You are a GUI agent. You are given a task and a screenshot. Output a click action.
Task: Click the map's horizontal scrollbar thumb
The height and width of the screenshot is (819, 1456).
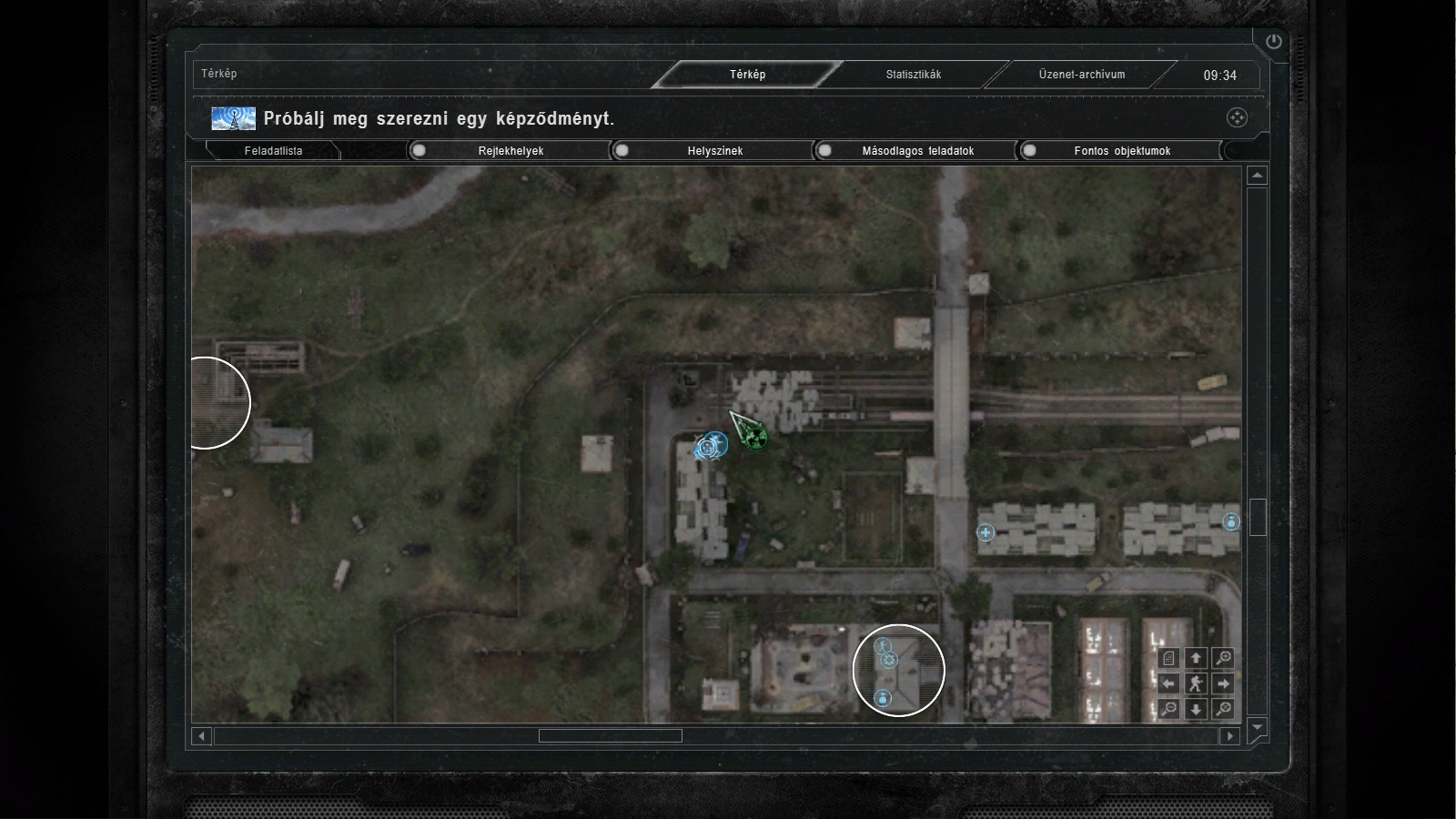click(x=610, y=735)
